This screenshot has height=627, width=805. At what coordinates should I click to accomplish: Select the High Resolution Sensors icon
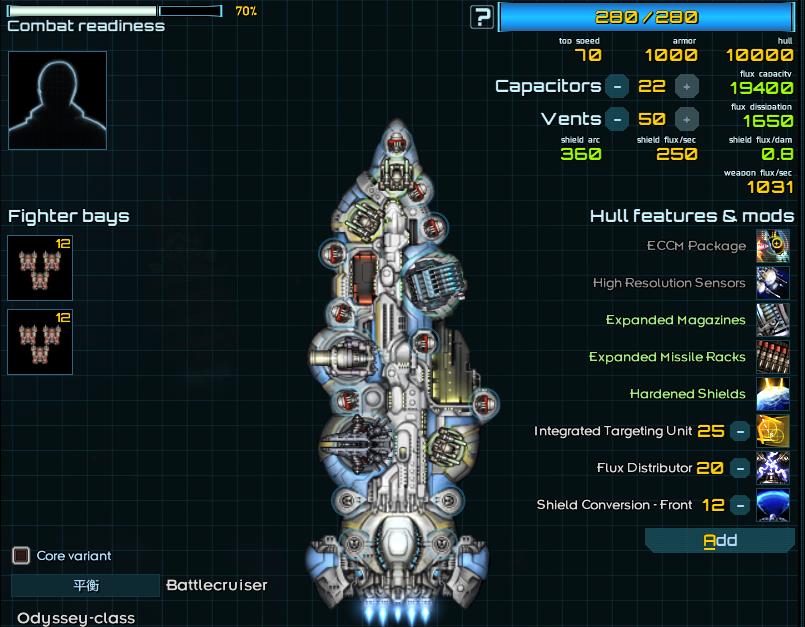coord(773,283)
